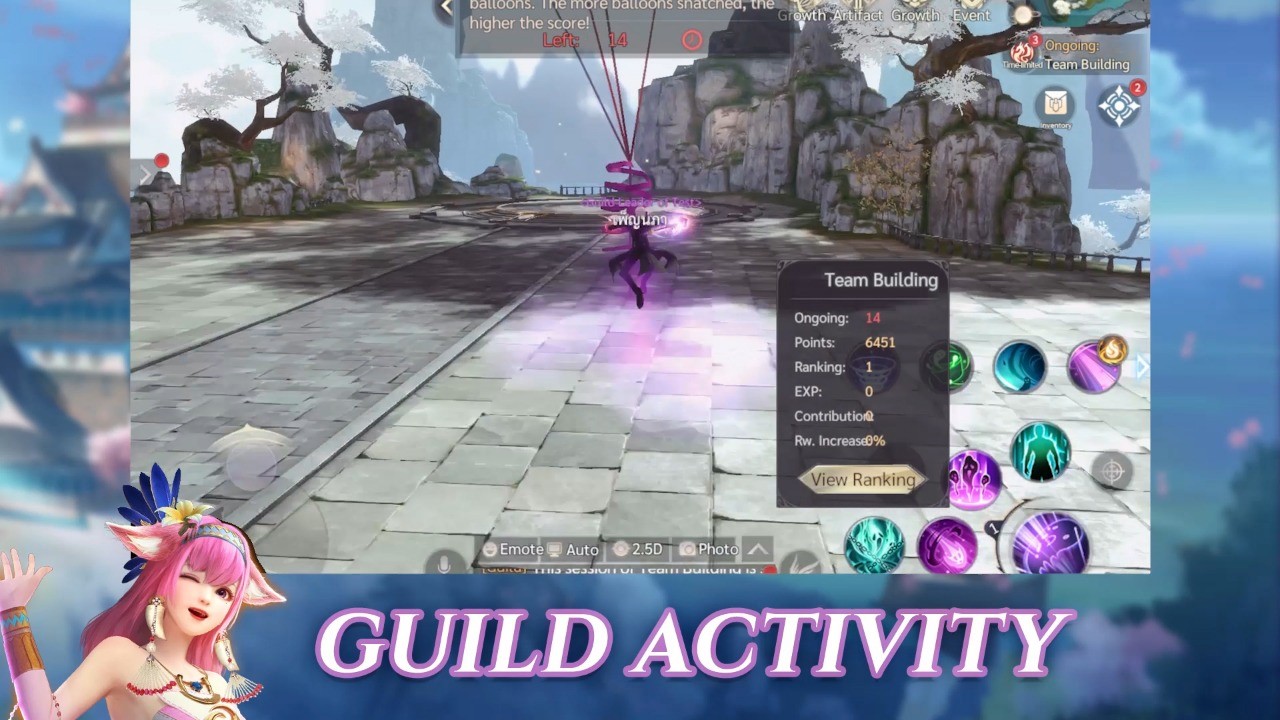Enable Photo mode

[x=707, y=549]
